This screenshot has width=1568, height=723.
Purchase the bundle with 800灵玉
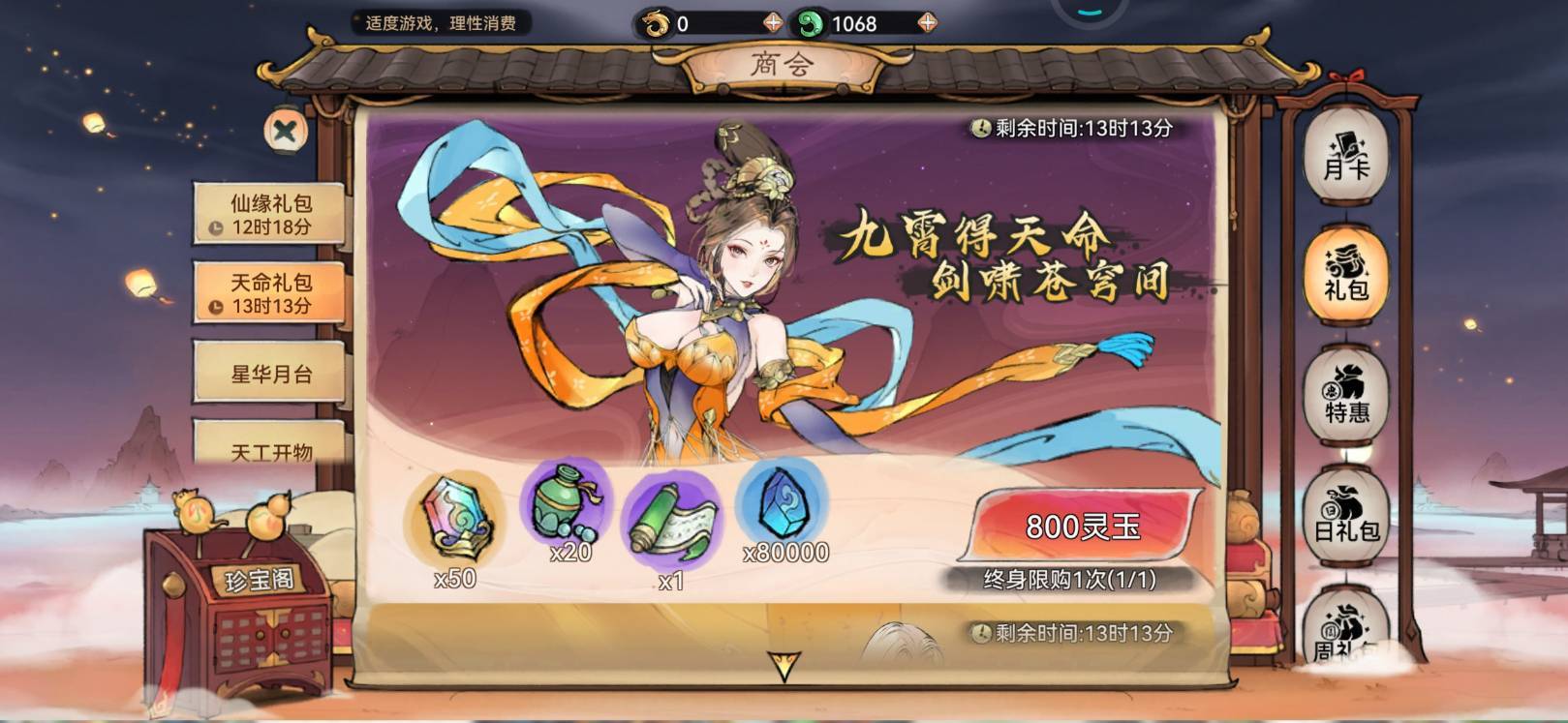tap(1083, 526)
